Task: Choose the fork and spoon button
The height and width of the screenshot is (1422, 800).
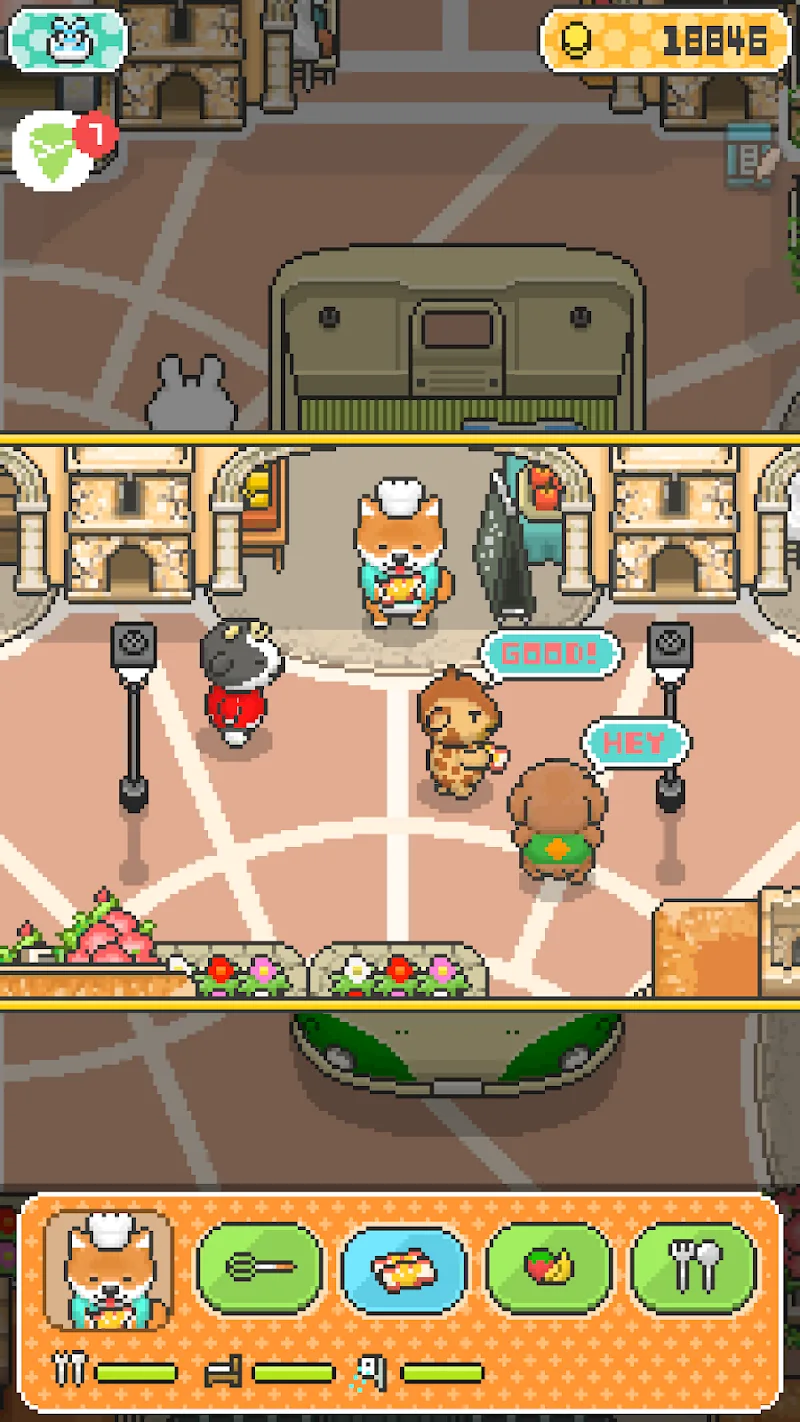Action: click(694, 1269)
